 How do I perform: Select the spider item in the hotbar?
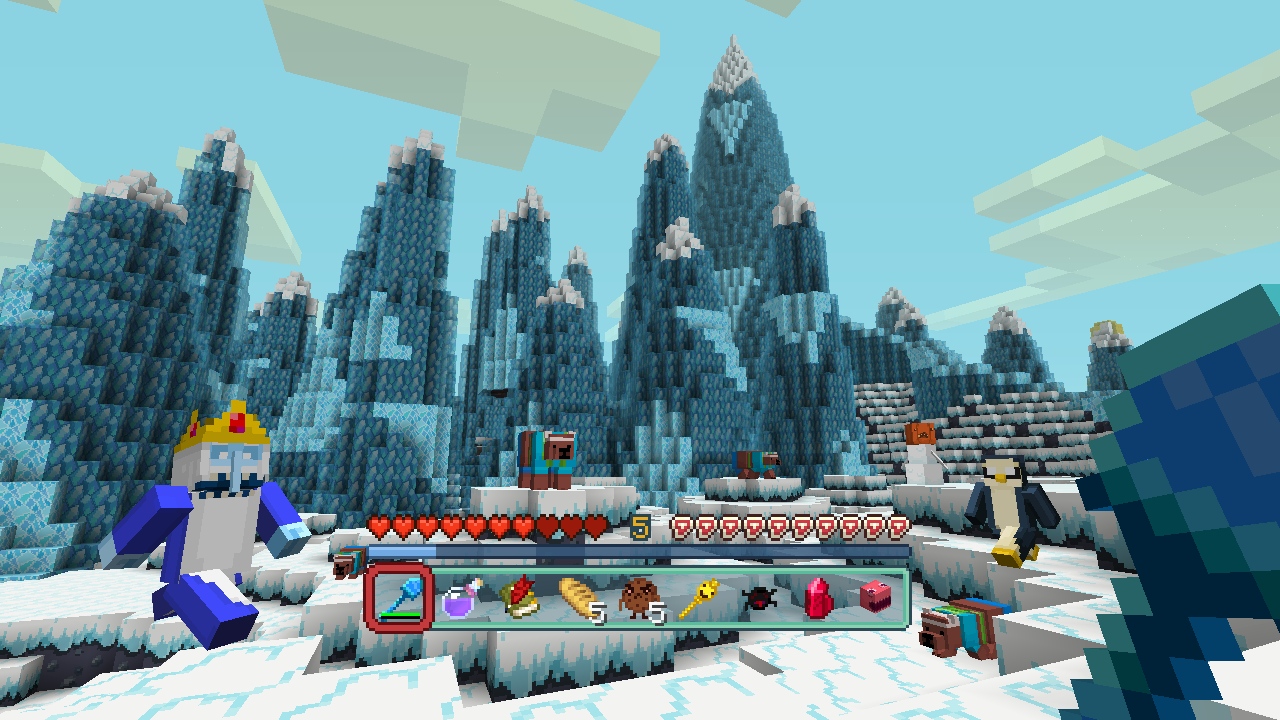click(758, 600)
